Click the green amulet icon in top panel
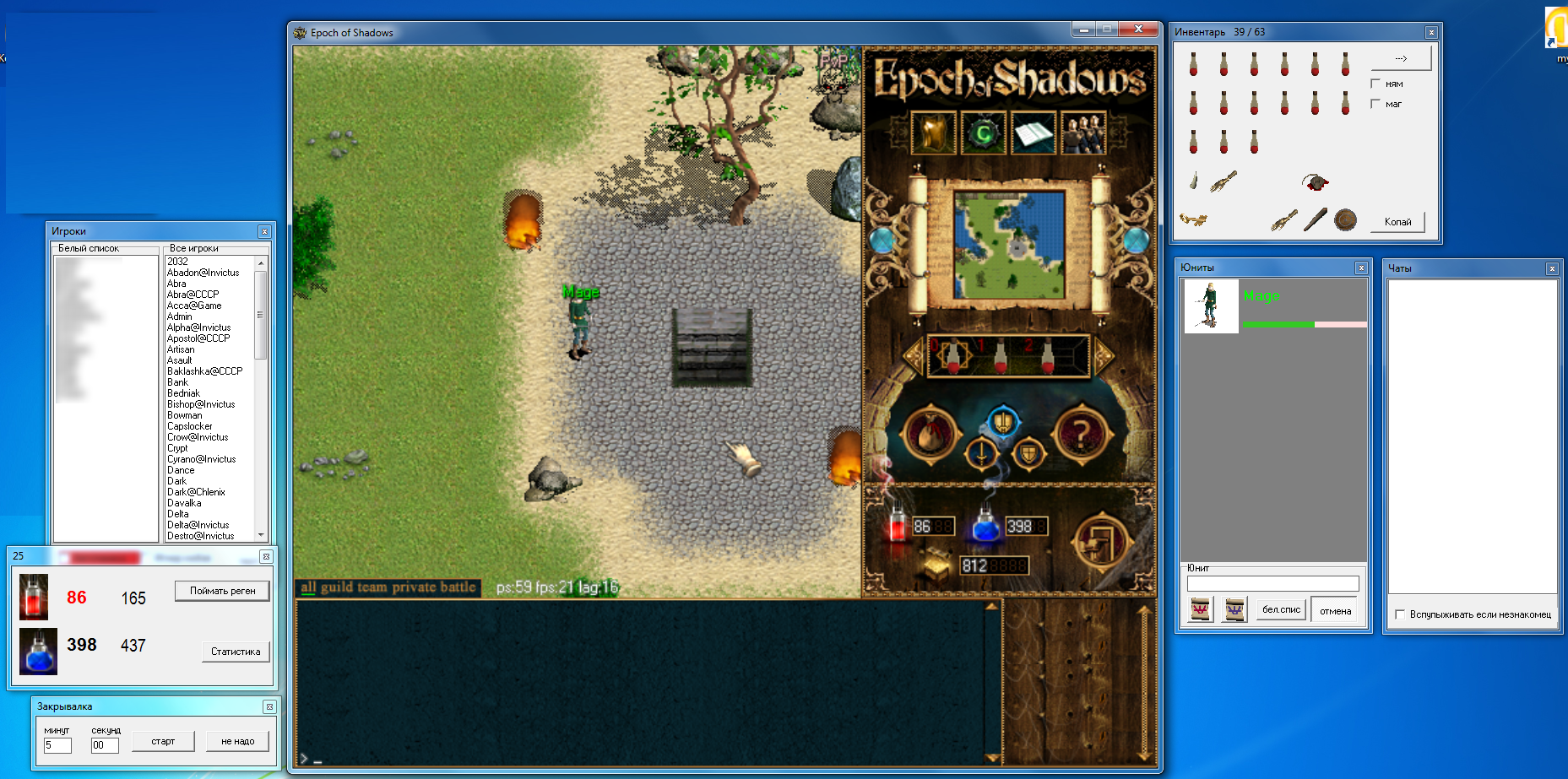The image size is (1568, 779). [984, 133]
